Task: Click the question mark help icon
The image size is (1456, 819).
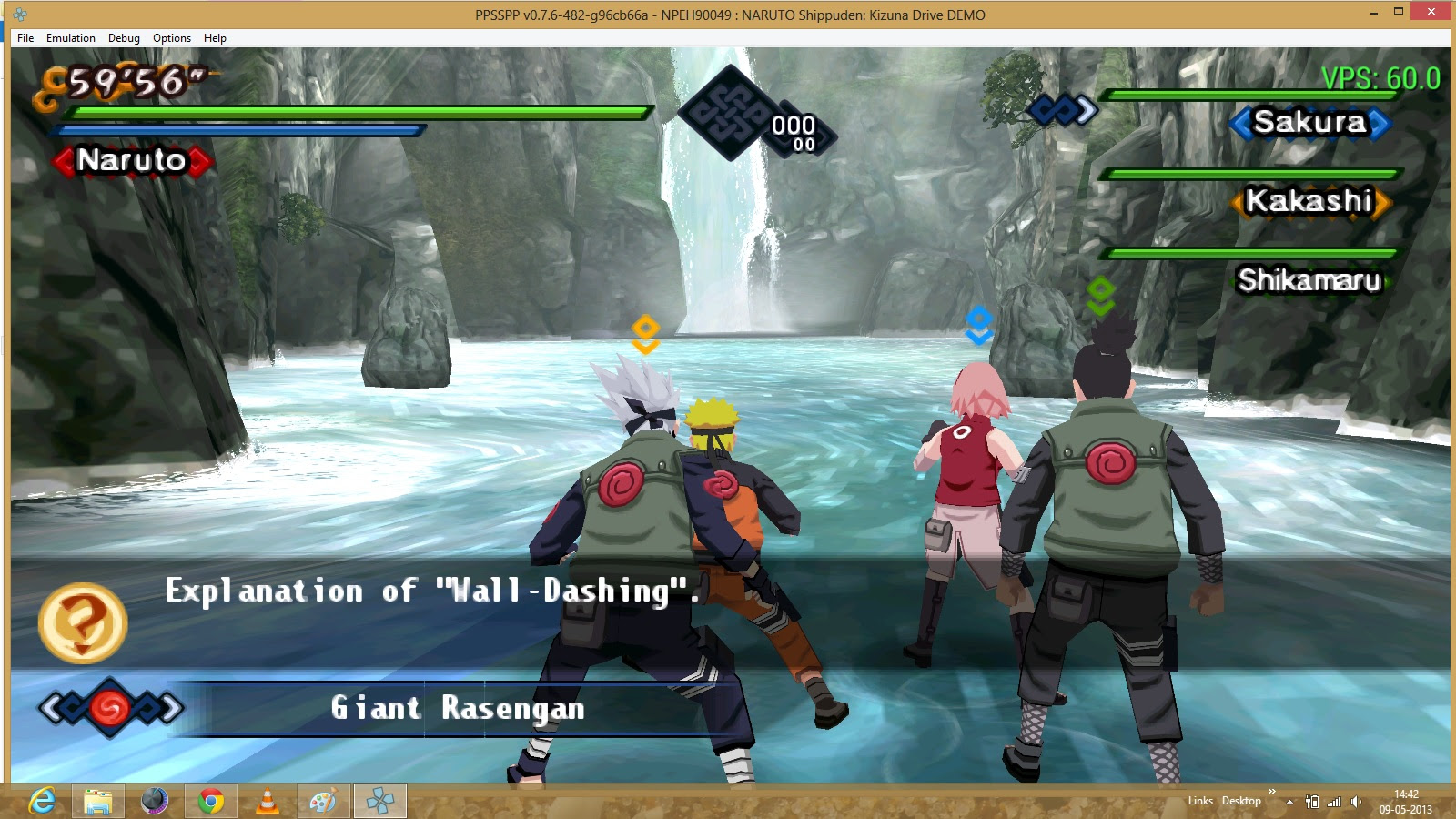Action: [82, 622]
